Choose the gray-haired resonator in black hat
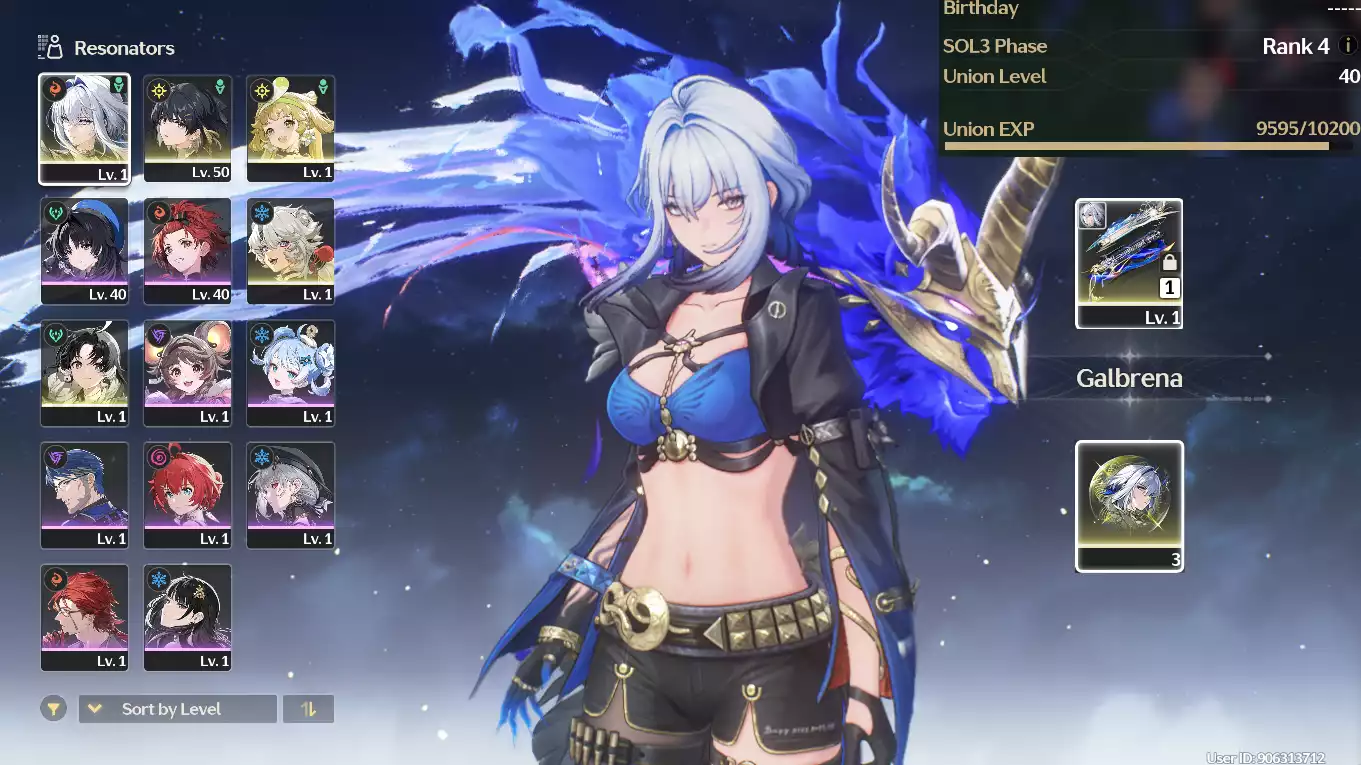 [x=290, y=494]
